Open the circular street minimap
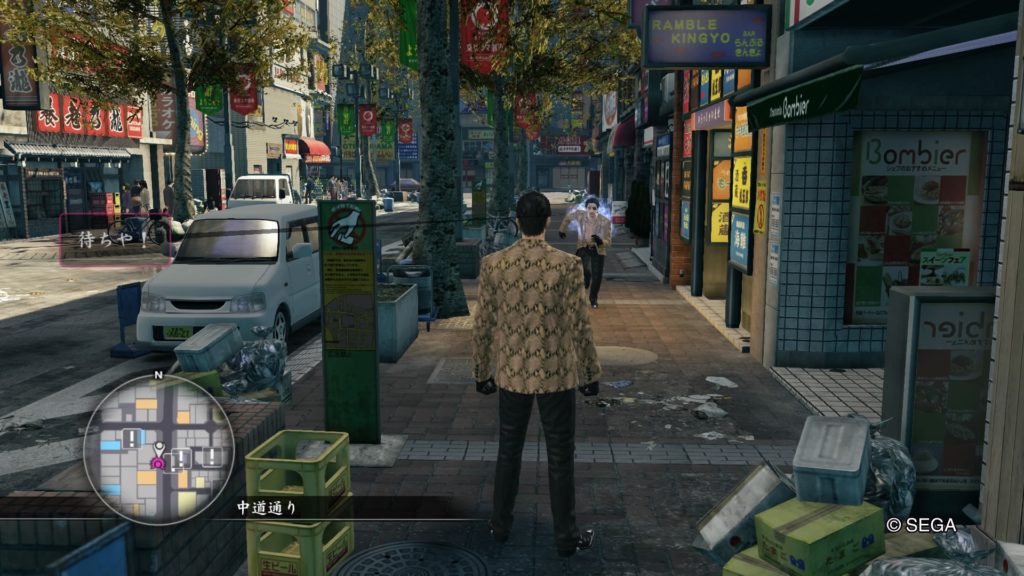This screenshot has width=1024, height=576. point(158,449)
